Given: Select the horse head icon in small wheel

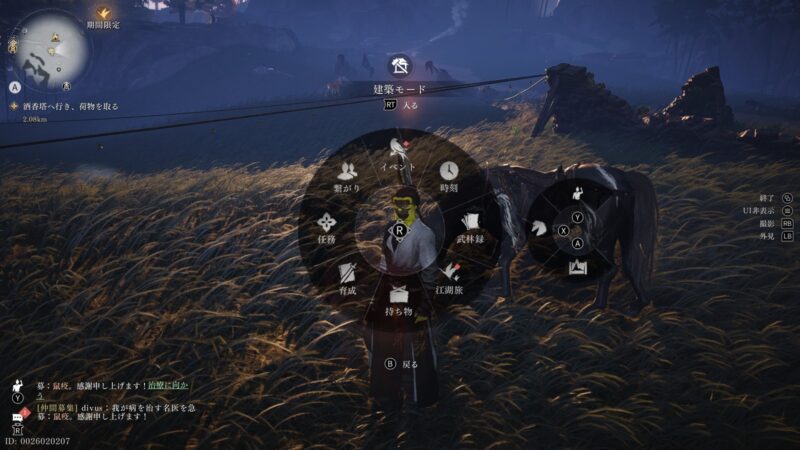Looking at the screenshot, I should coord(541,228).
